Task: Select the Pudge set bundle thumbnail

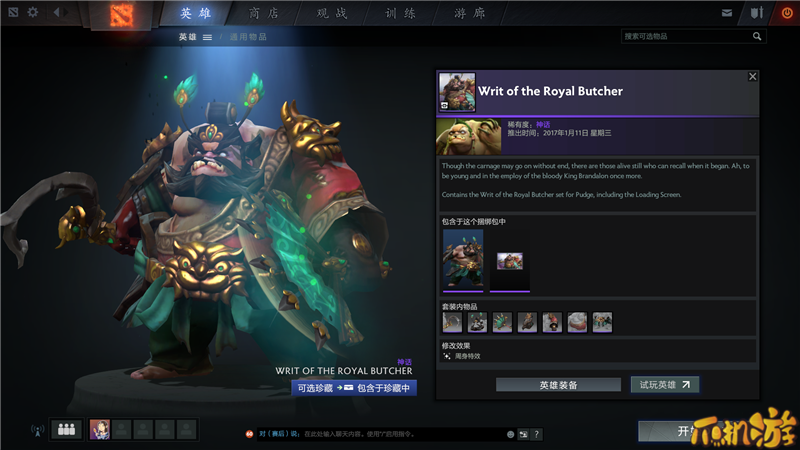Action: tap(463, 258)
